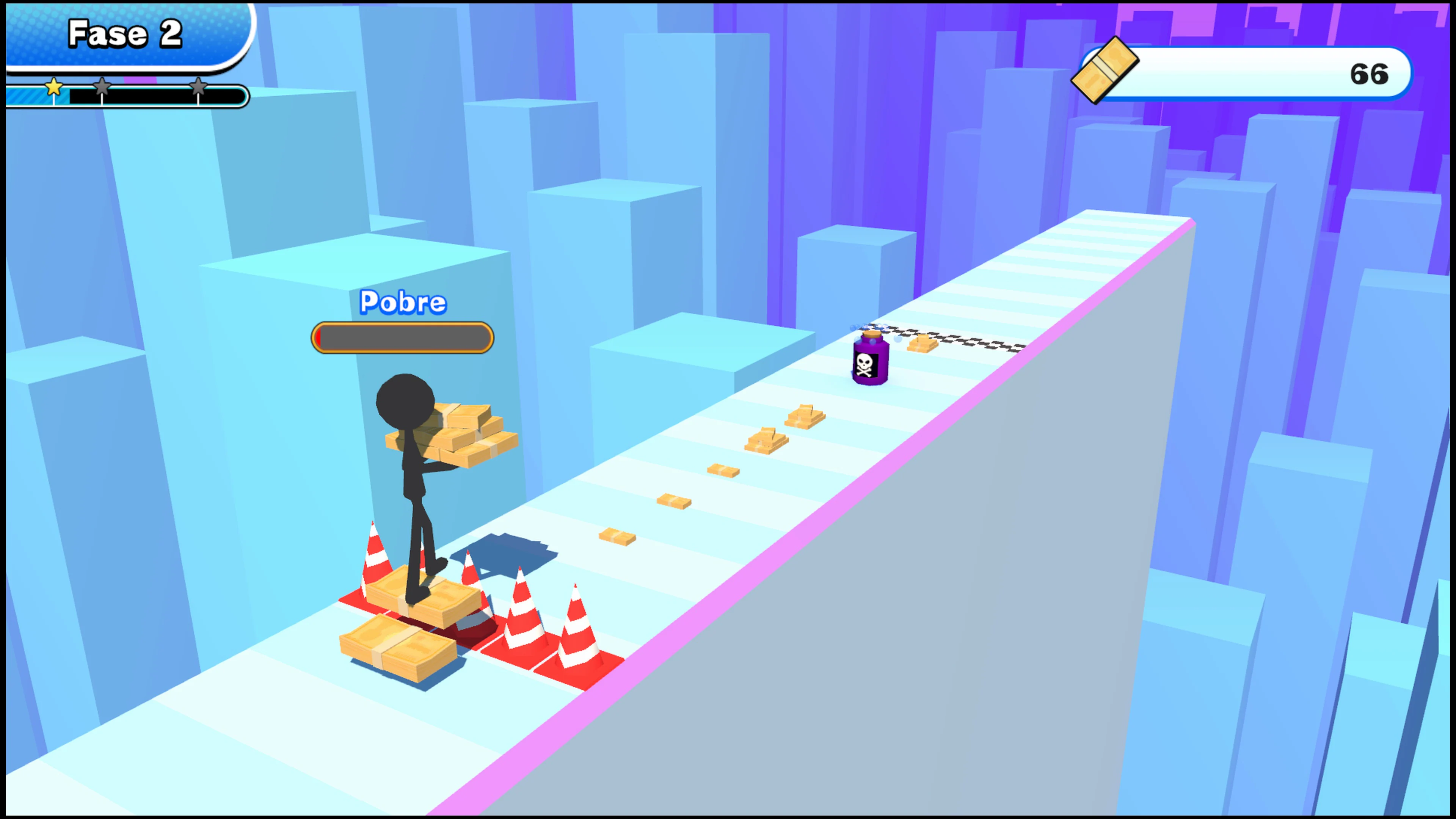Image resolution: width=1456 pixels, height=819 pixels.
Task: Click the second unearned gray star
Action: (x=102, y=88)
